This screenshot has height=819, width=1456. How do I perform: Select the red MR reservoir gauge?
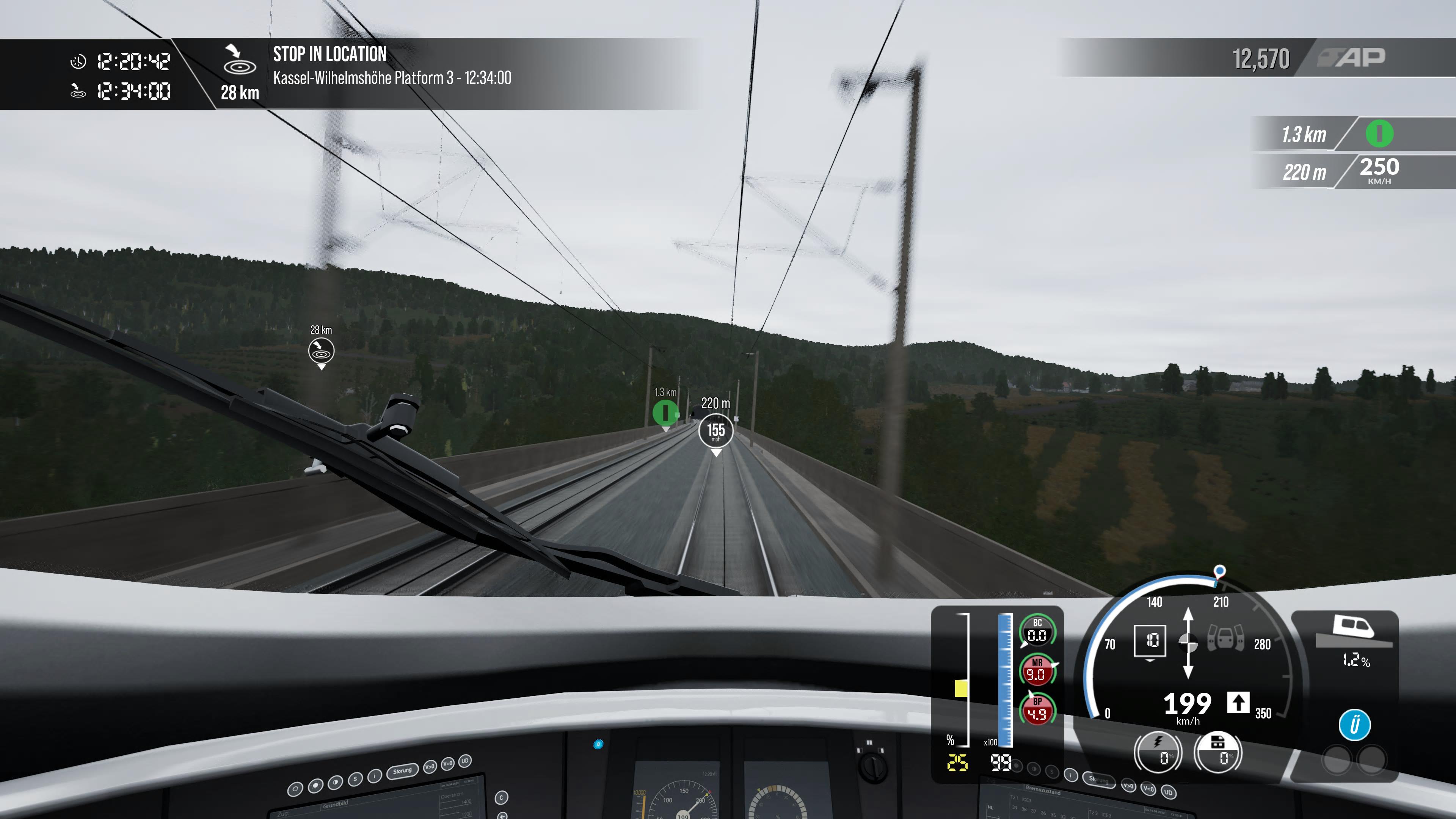(x=1037, y=670)
